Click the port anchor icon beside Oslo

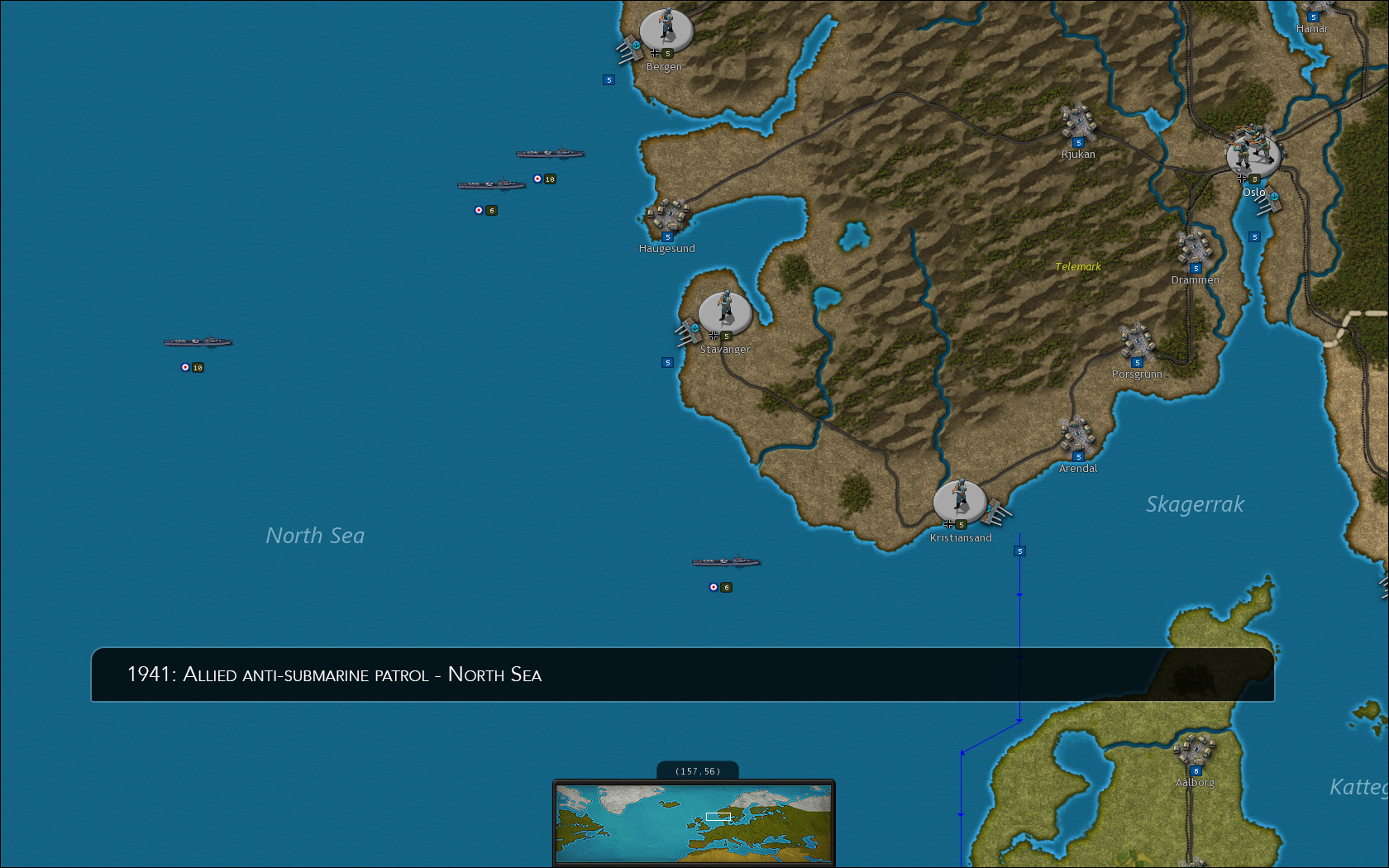pos(1274,196)
